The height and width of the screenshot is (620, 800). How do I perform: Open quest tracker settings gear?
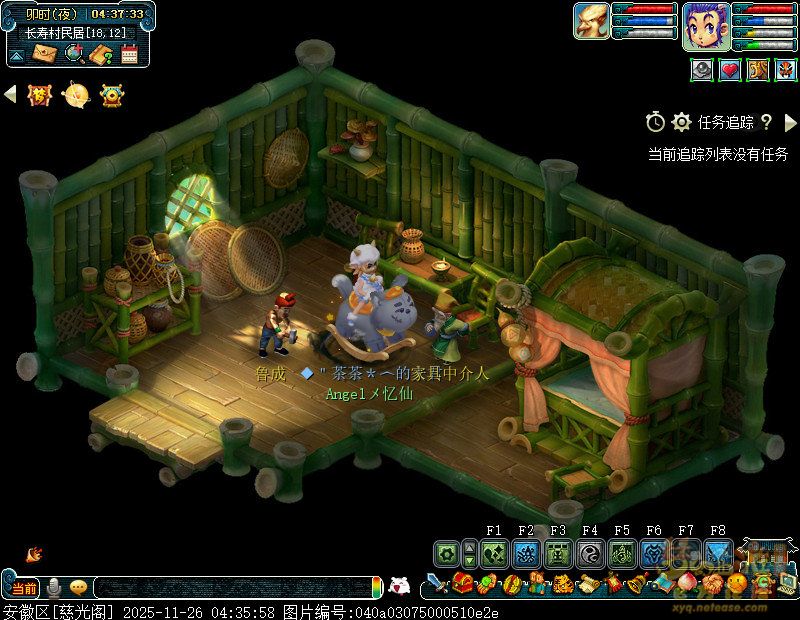pyautogui.click(x=682, y=122)
